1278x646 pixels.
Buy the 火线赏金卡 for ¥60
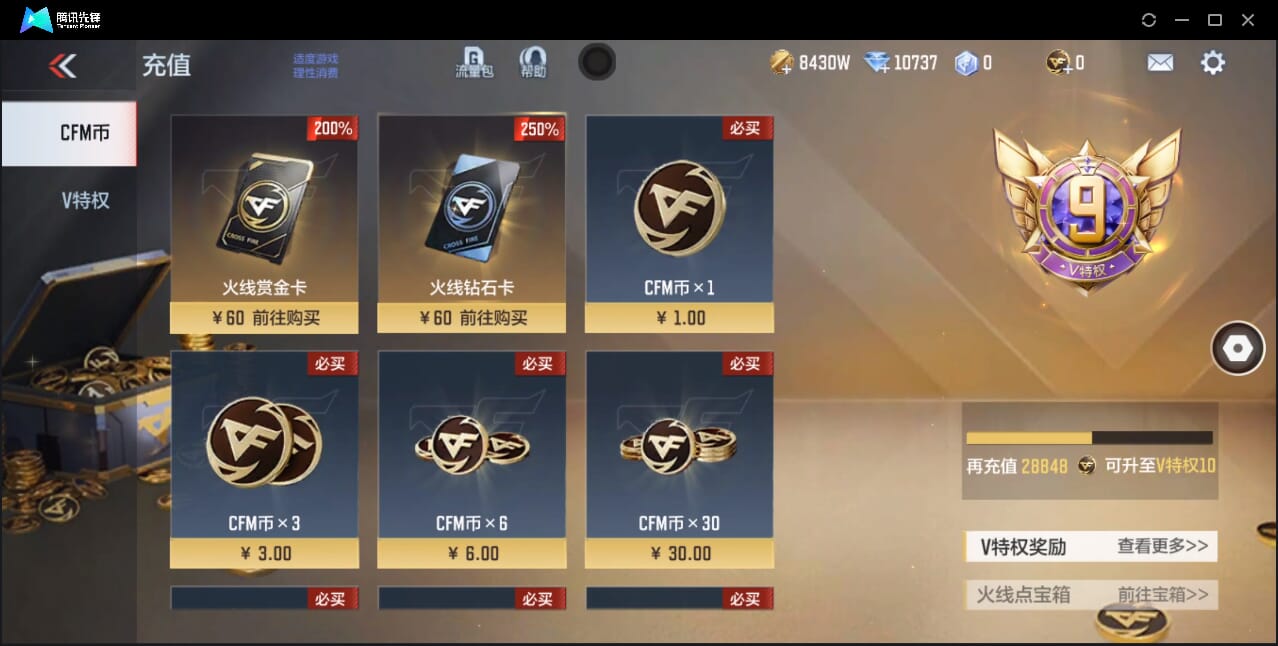click(x=264, y=318)
